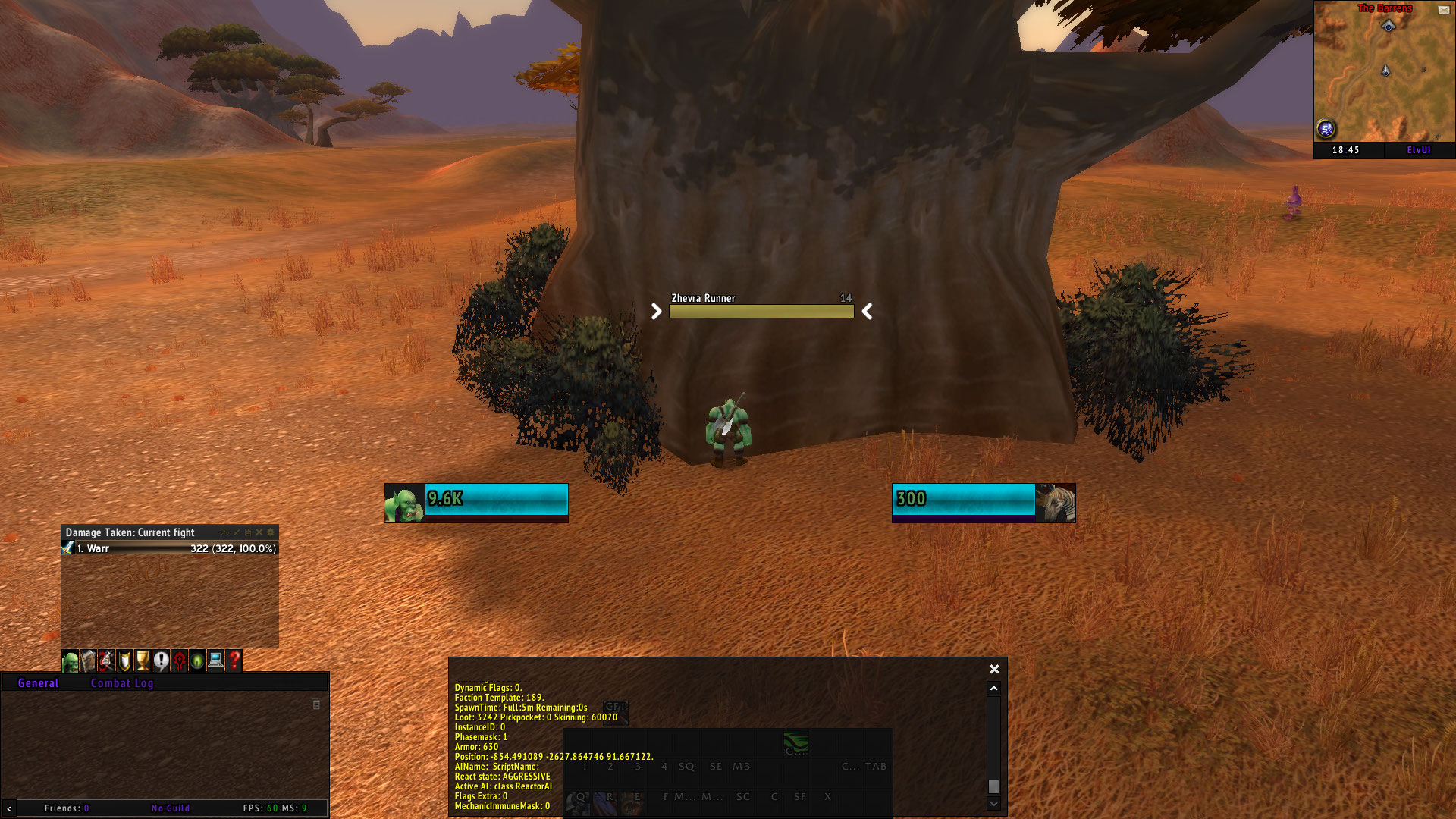
Task: Open the character info micromenu icon
Action: [71, 661]
